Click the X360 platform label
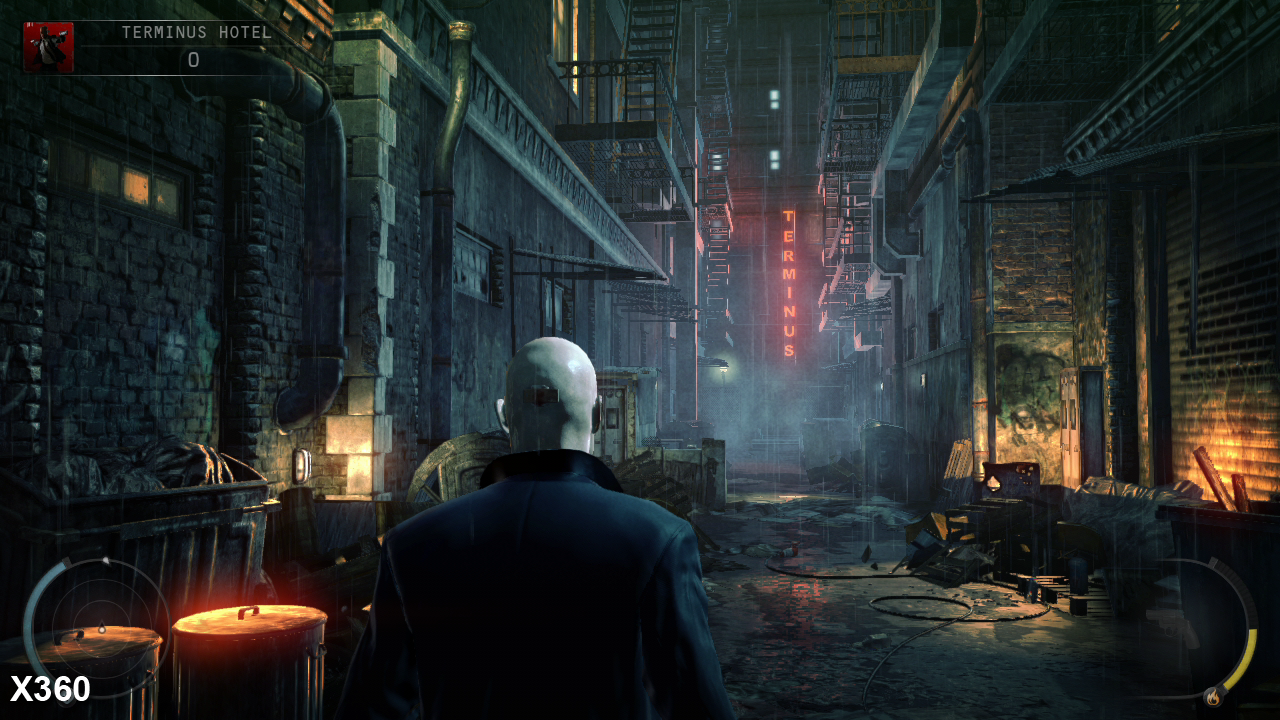 52,686
